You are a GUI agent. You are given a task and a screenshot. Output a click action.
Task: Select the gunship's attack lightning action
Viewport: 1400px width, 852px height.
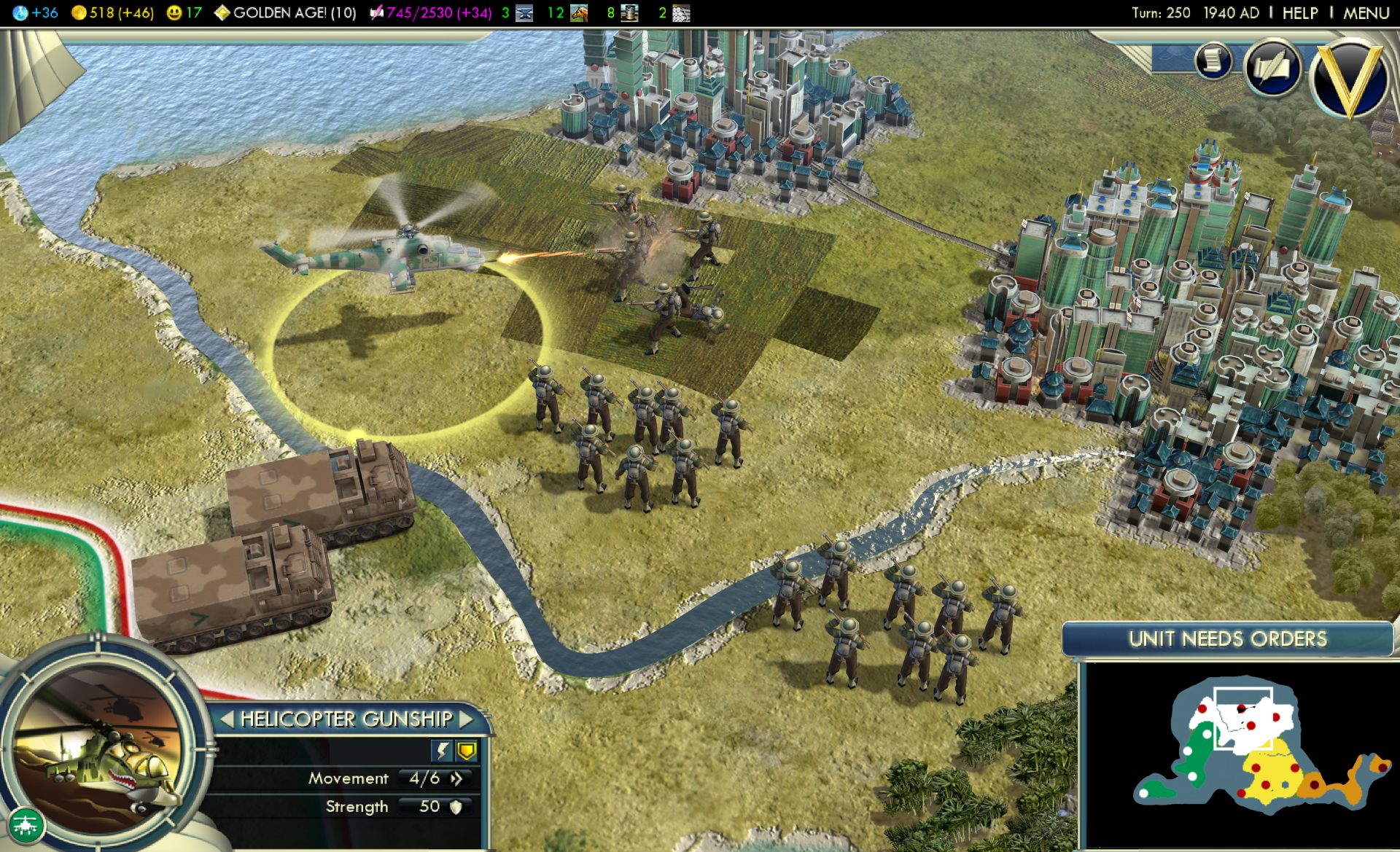click(443, 750)
